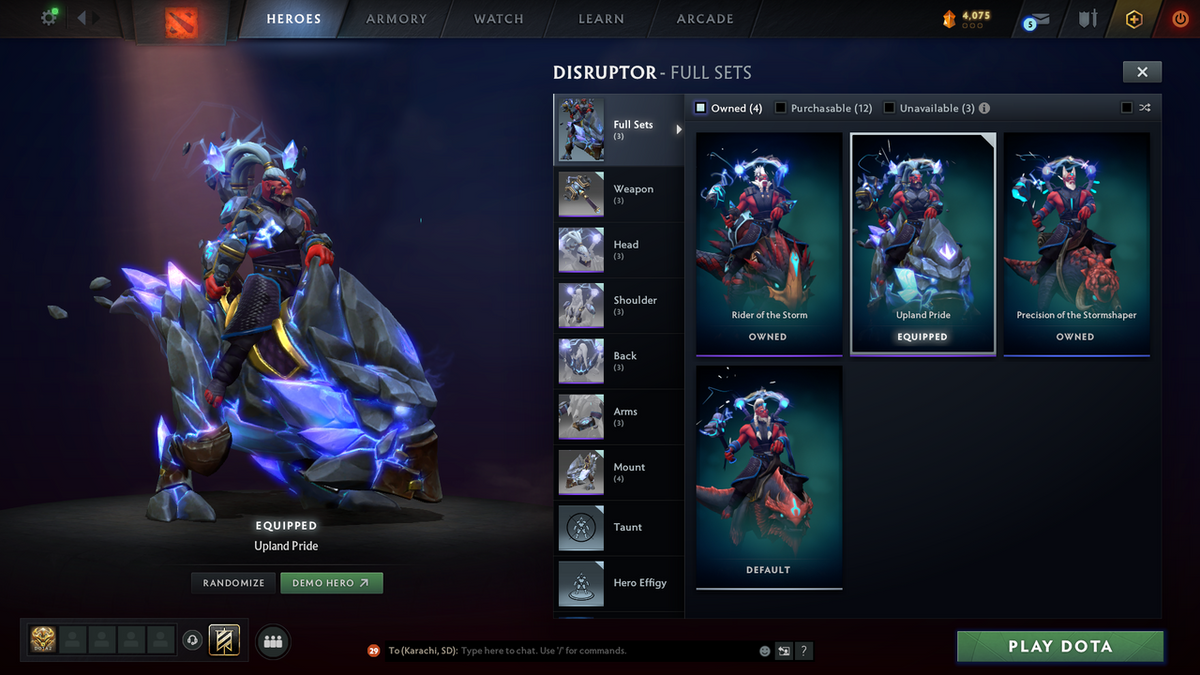Click the Randomize button
Image resolution: width=1200 pixels, height=675 pixels.
[234, 583]
